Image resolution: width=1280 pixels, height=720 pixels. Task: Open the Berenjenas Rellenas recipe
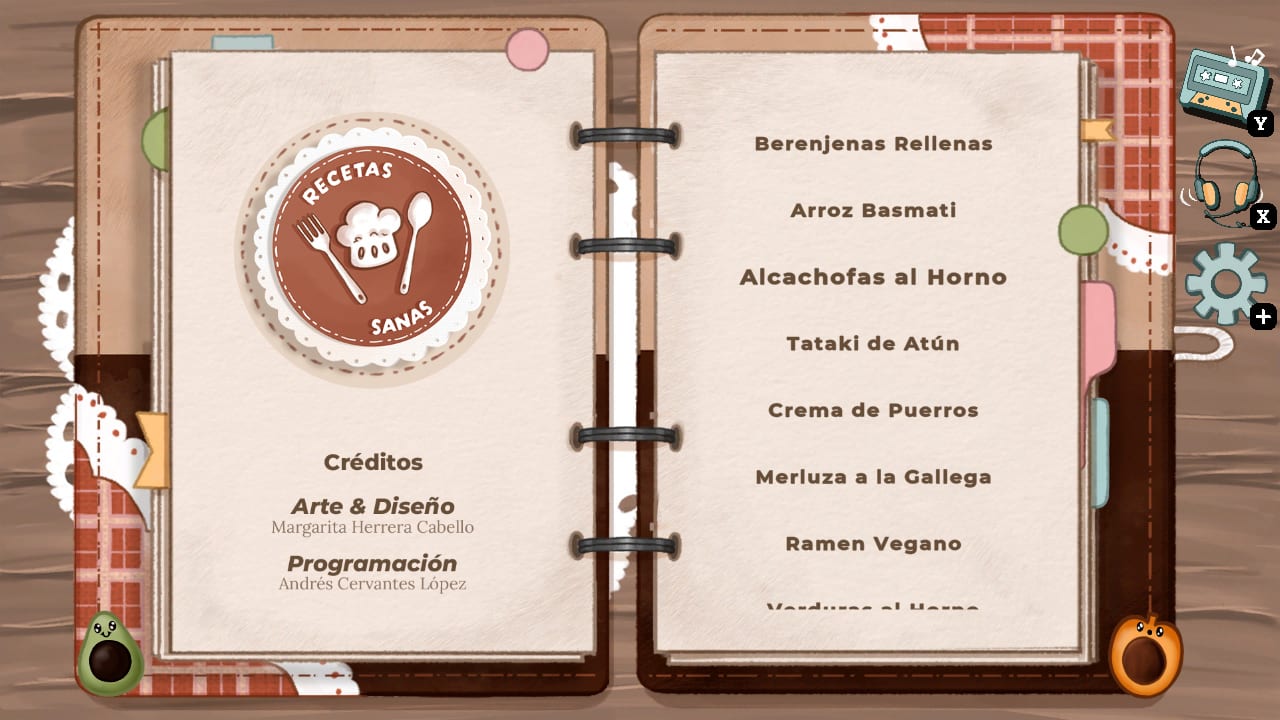point(874,143)
